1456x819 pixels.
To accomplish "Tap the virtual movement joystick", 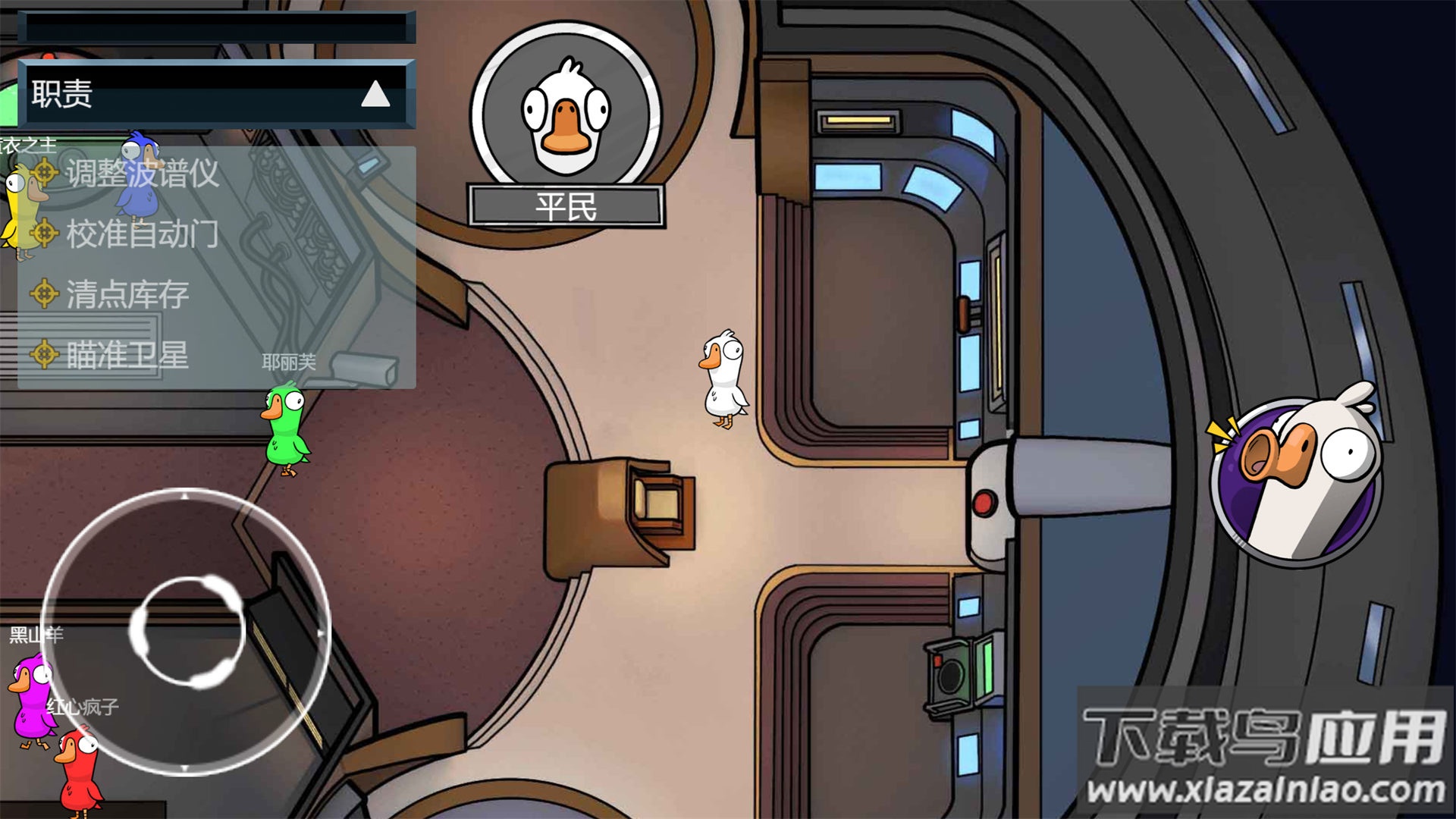I will click(187, 632).
